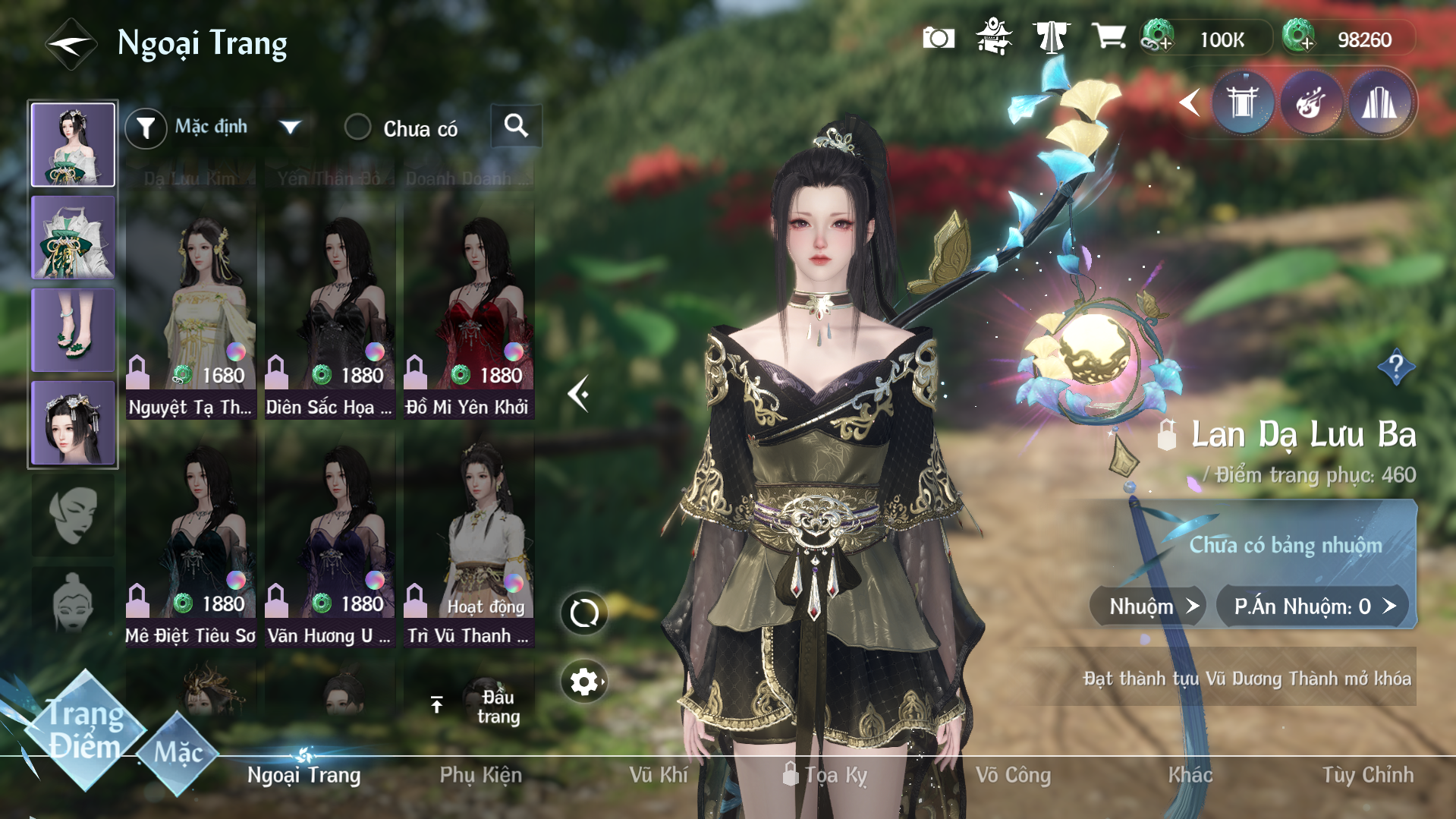Open the Mặc định filter dropdown

click(289, 127)
